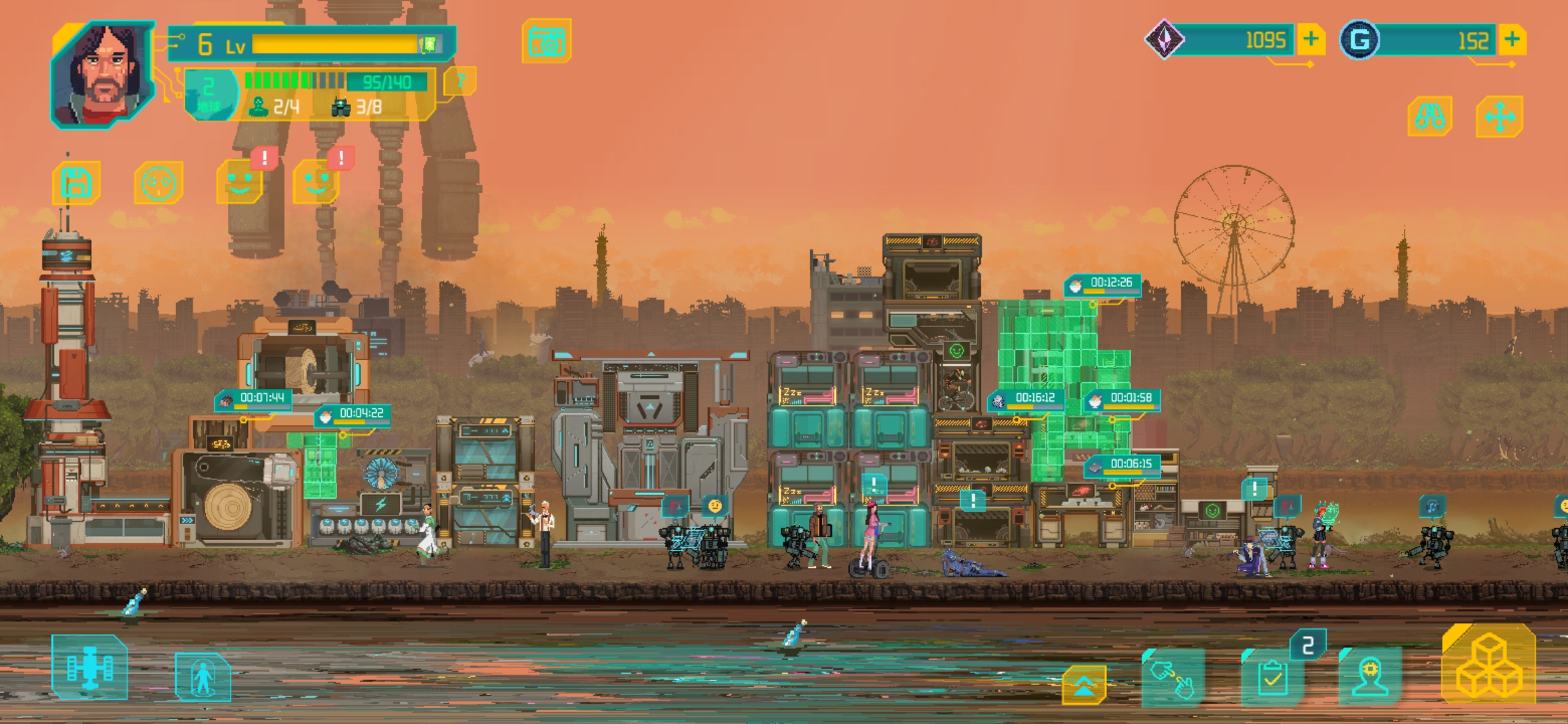
Task: Open the round surprised-face icon
Action: (159, 182)
